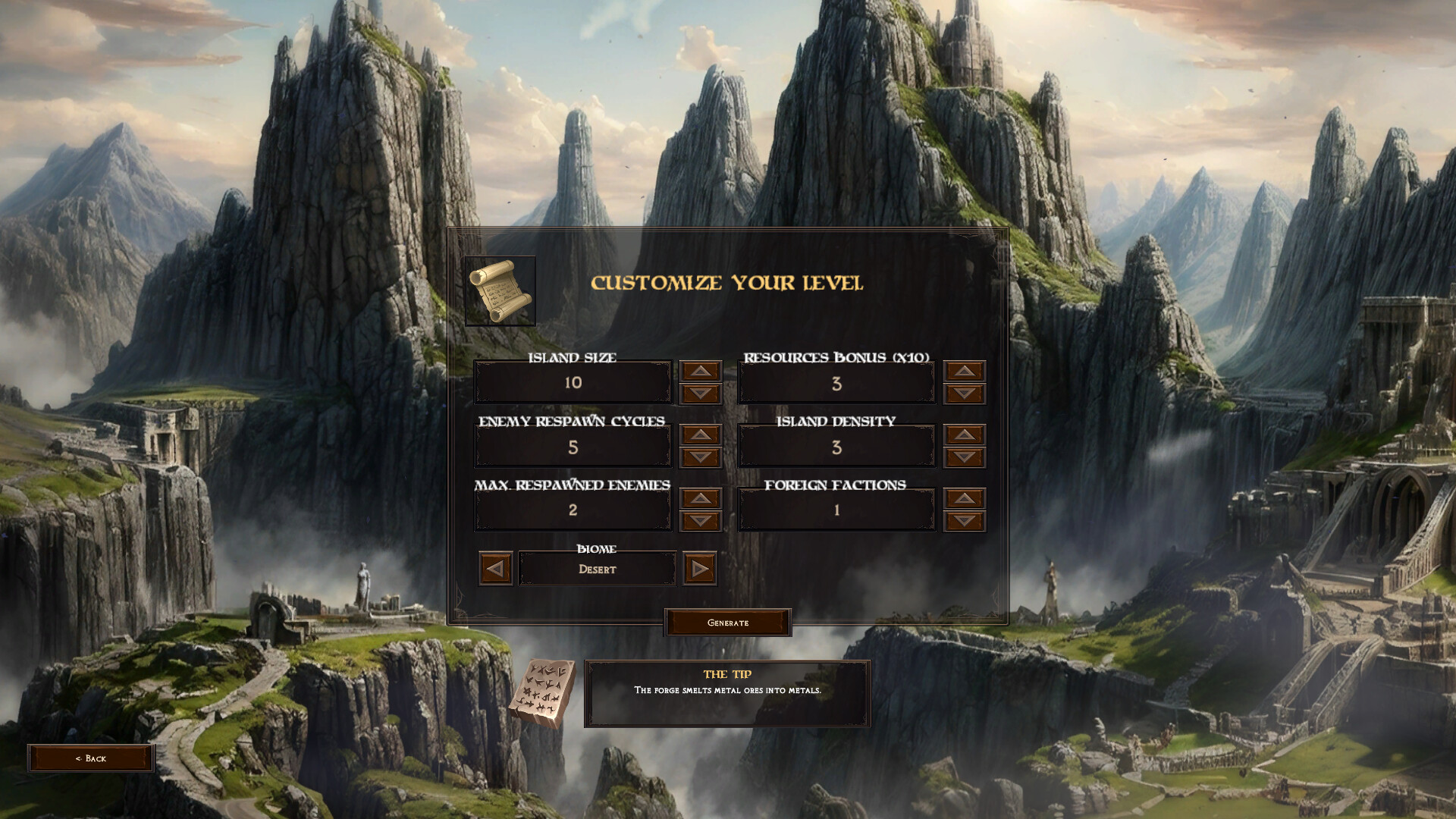The image size is (1456, 819).
Task: Click the Desert biome selector field
Action: point(598,568)
